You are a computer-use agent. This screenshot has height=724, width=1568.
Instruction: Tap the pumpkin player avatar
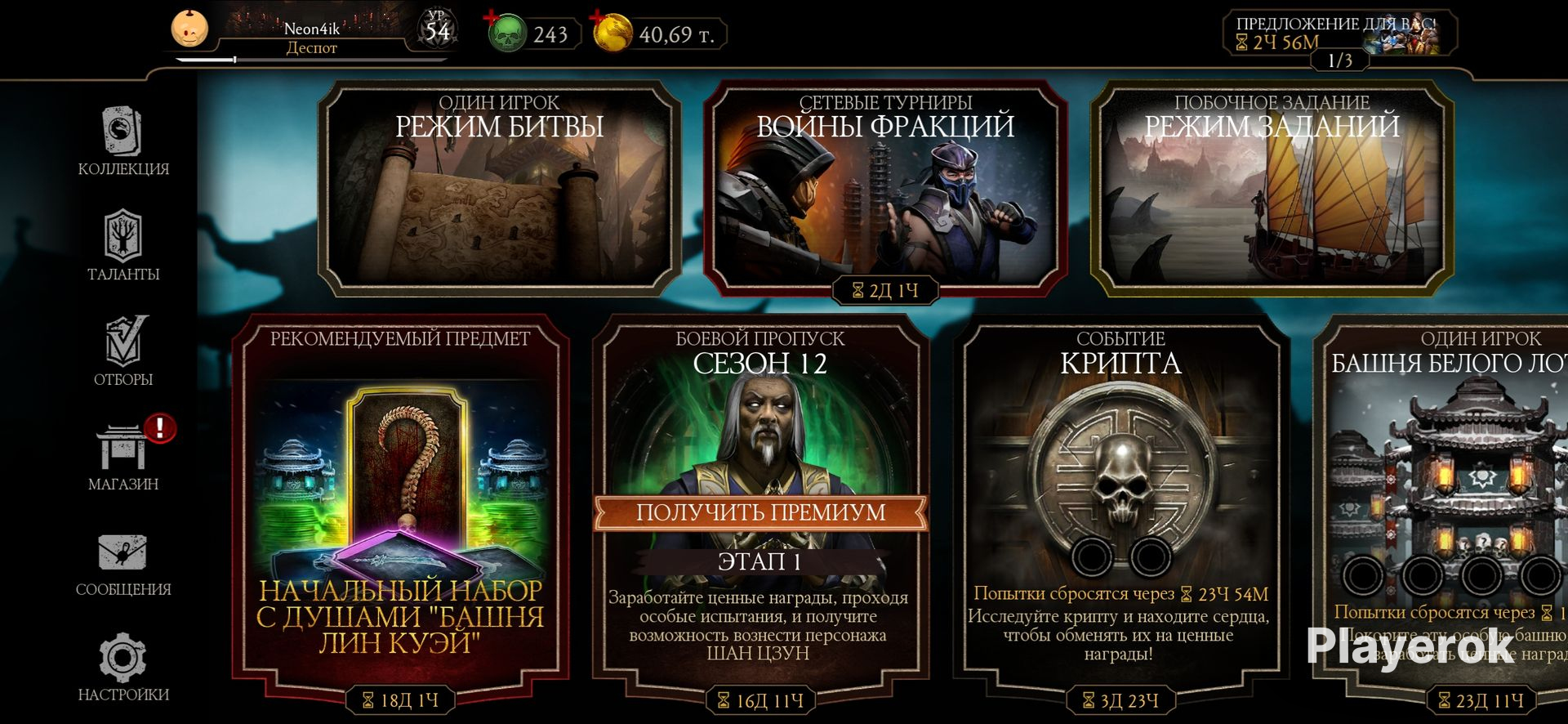click(189, 30)
